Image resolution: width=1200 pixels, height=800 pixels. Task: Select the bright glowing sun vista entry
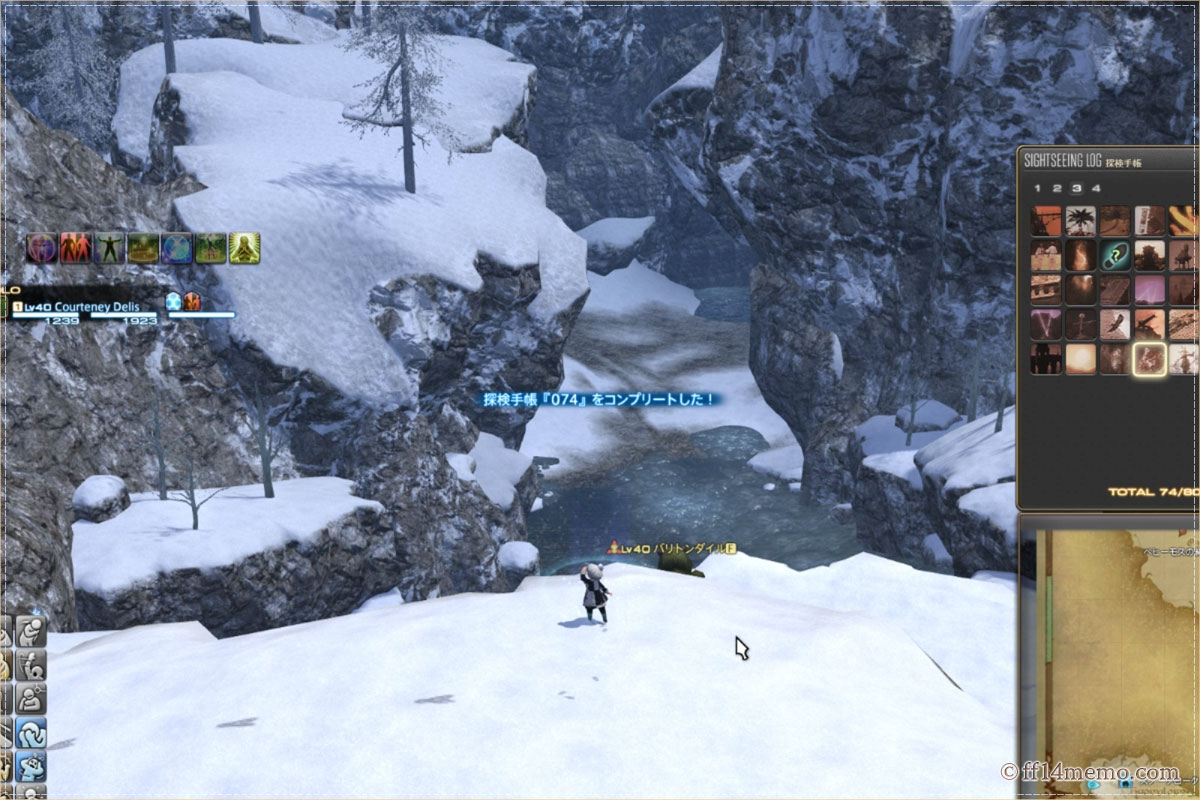pyautogui.click(x=1081, y=358)
